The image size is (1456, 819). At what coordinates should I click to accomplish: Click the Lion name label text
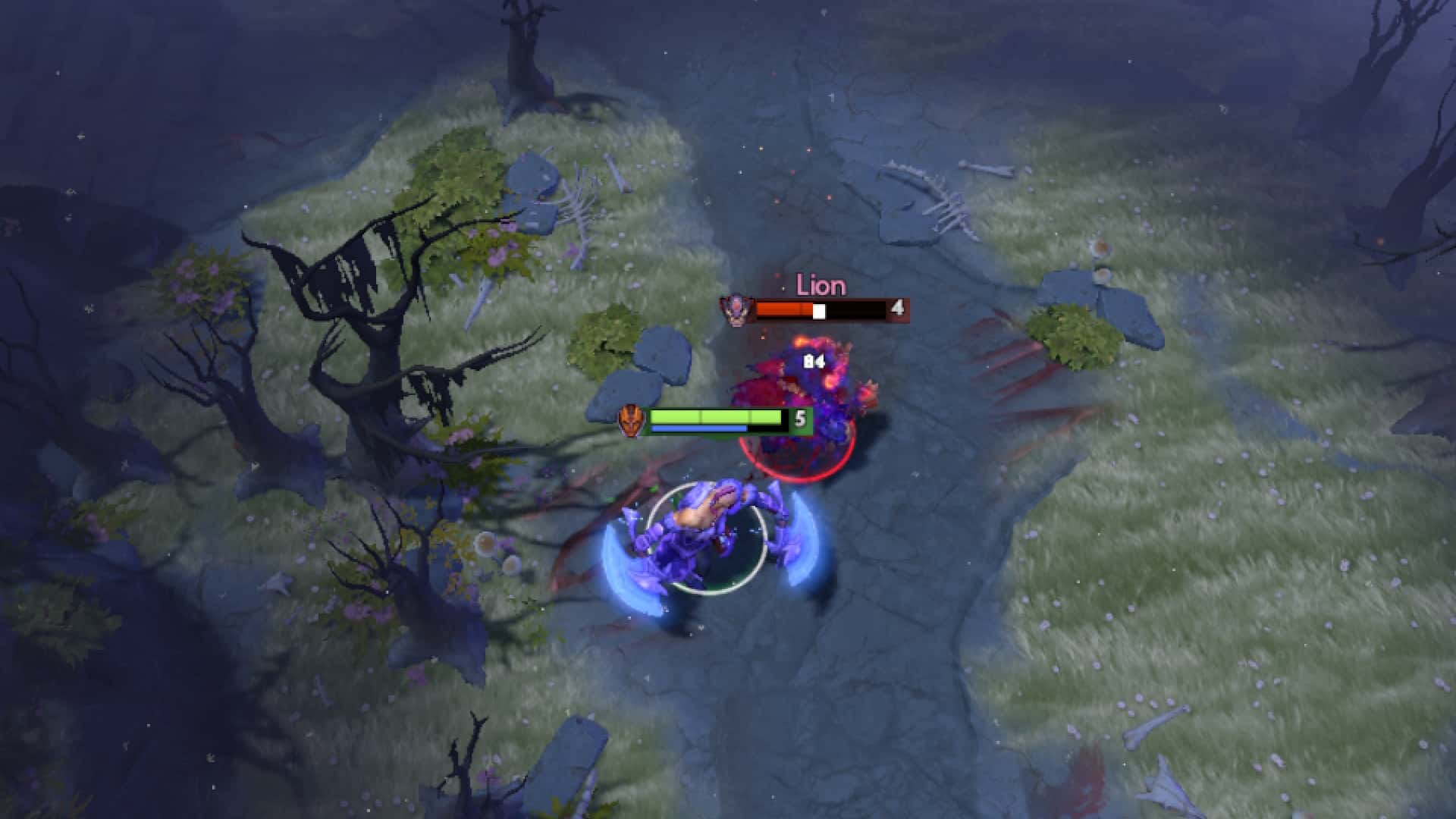click(x=821, y=287)
